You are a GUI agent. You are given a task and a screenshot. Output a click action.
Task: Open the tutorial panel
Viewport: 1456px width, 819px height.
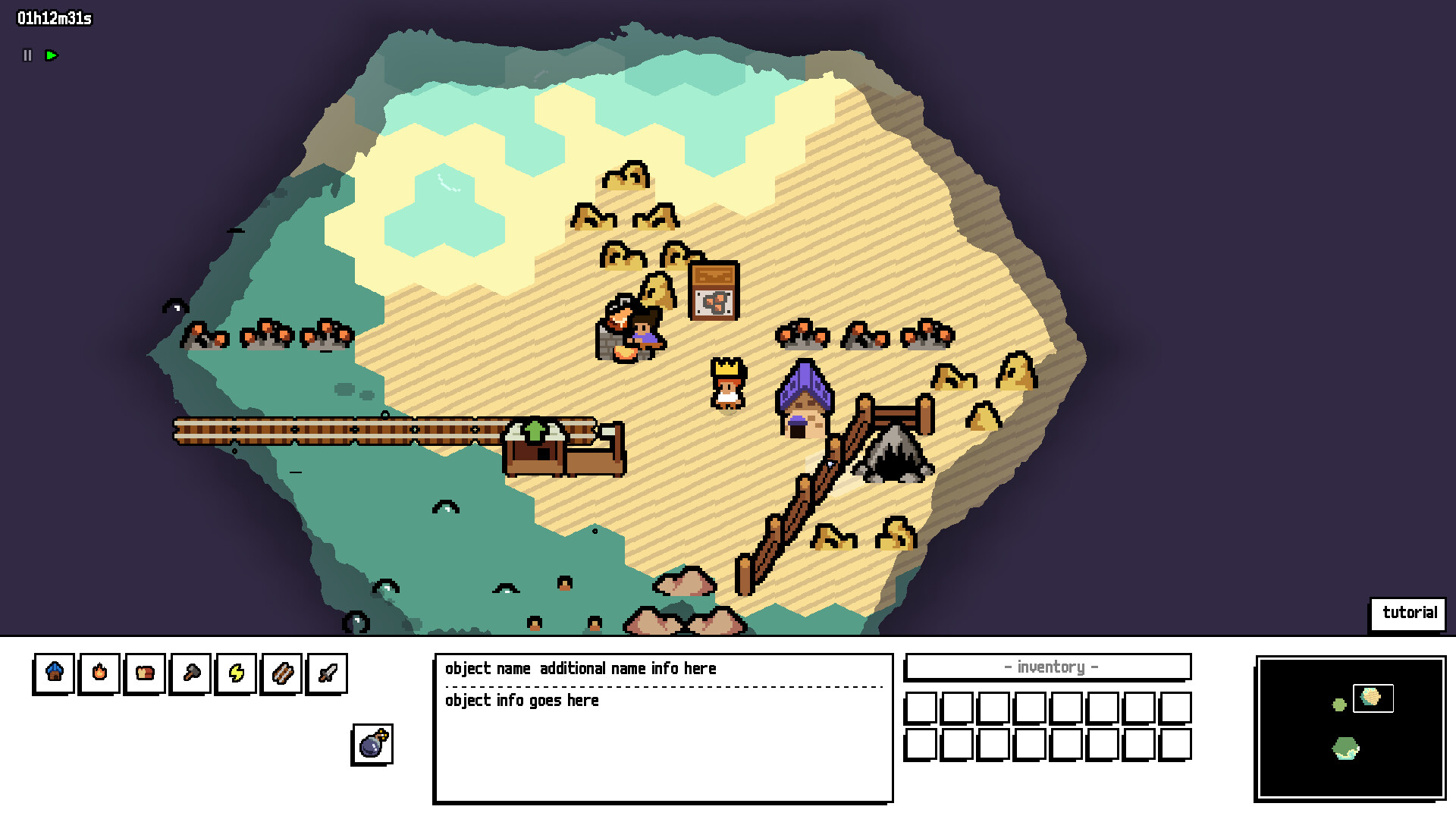[1408, 613]
